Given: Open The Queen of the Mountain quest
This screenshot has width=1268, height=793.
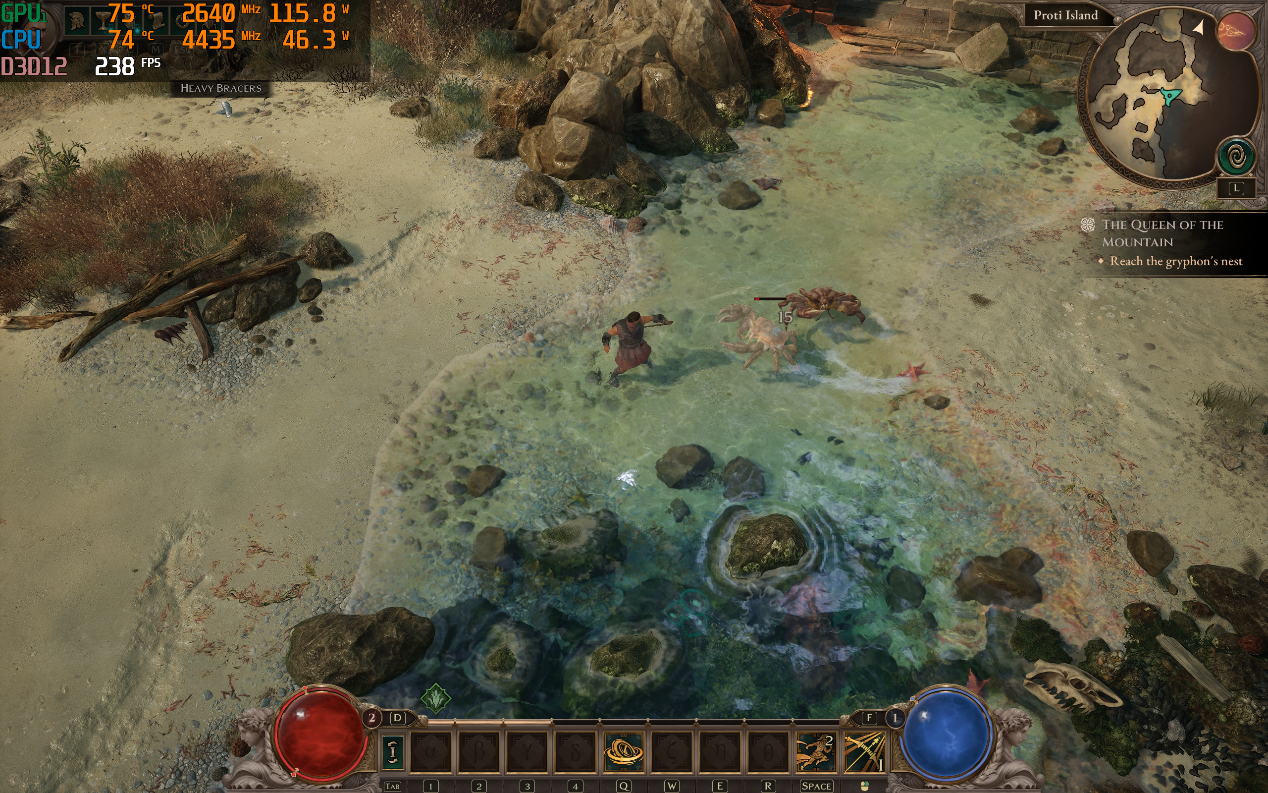Looking at the screenshot, I should [x=1162, y=233].
